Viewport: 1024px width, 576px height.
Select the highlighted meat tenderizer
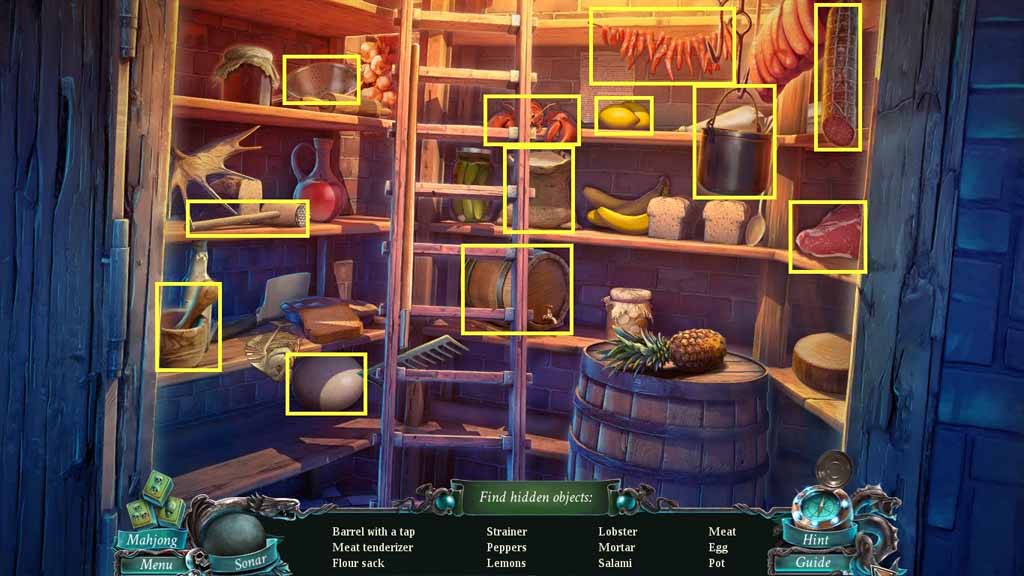click(248, 217)
